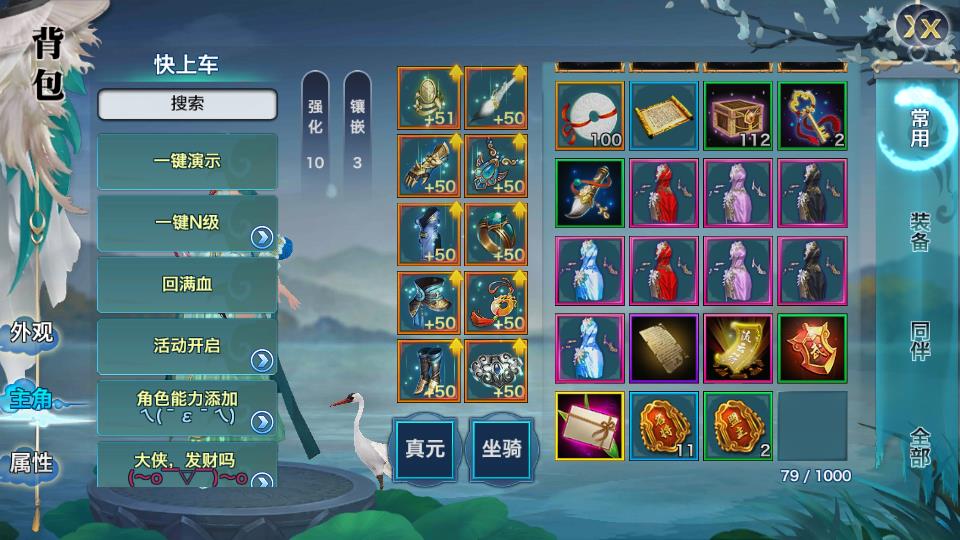Switch to the 装备 equipment tab
The width and height of the screenshot is (960, 540).
pyautogui.click(x=919, y=232)
